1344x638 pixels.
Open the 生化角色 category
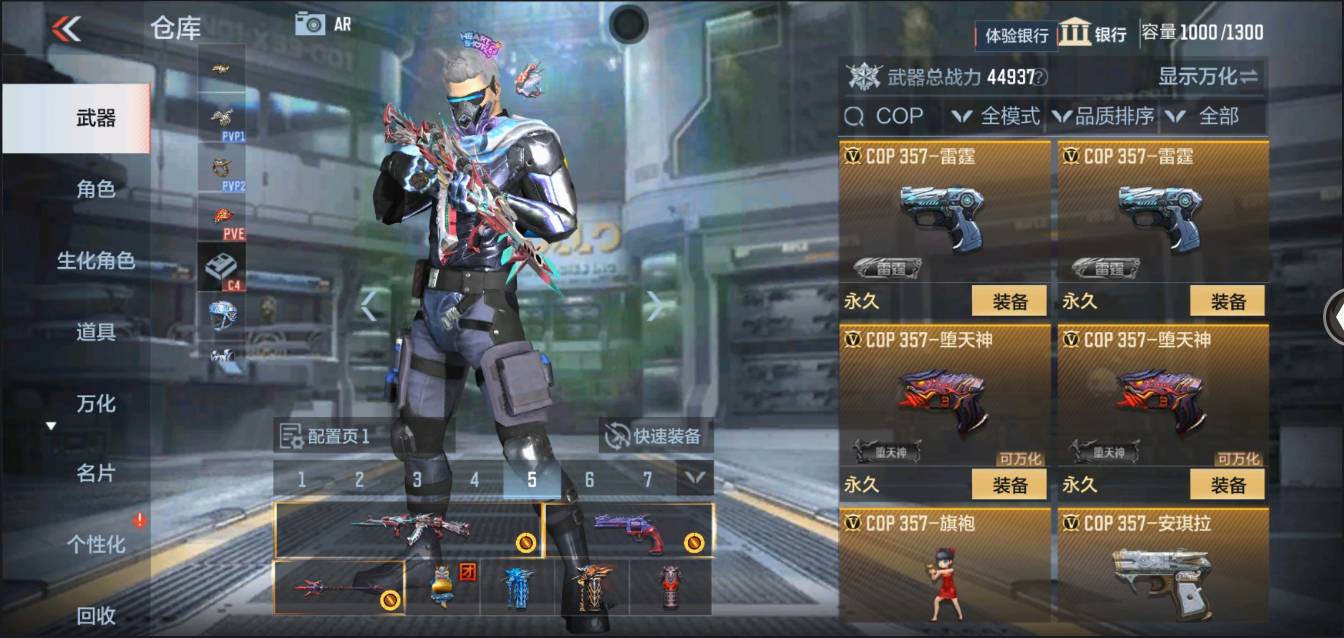click(x=95, y=261)
